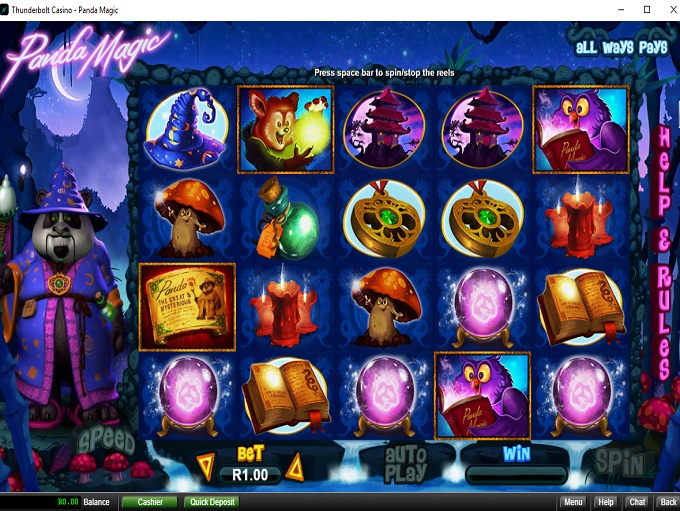
Task: Go Back to the casino lobby
Action: coord(667,502)
